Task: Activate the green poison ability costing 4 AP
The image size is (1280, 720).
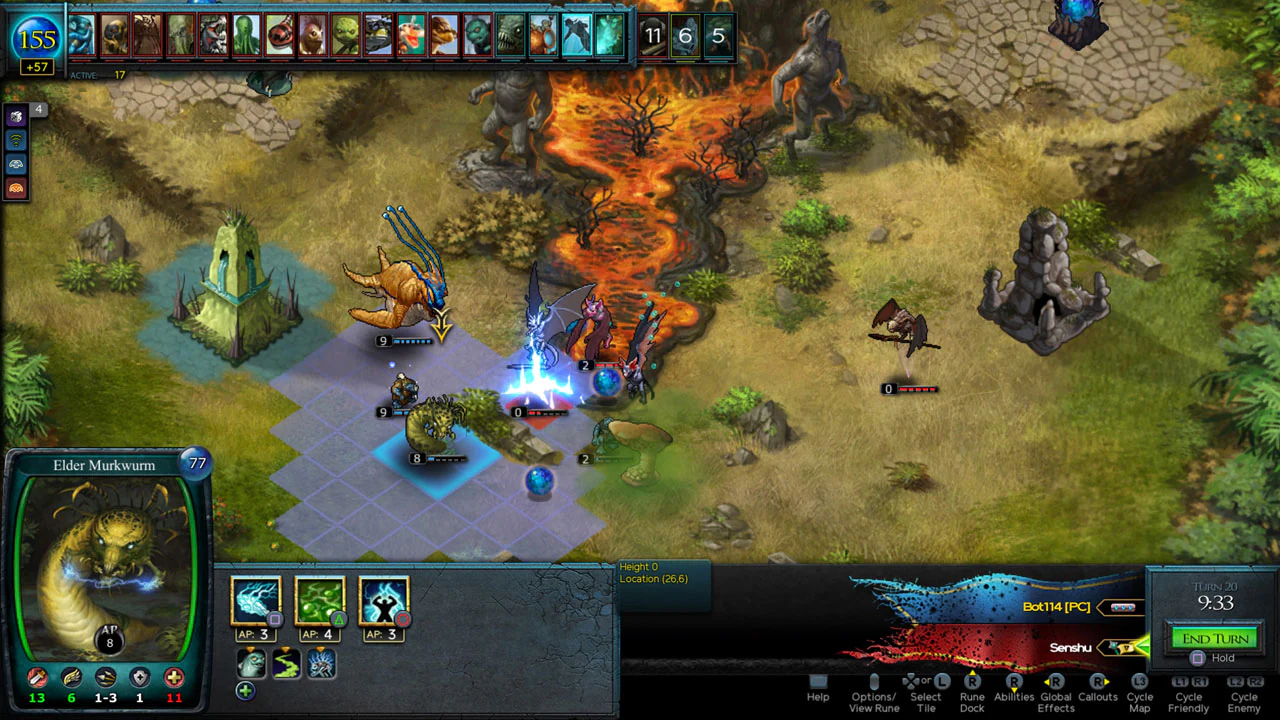Action: coord(320,598)
